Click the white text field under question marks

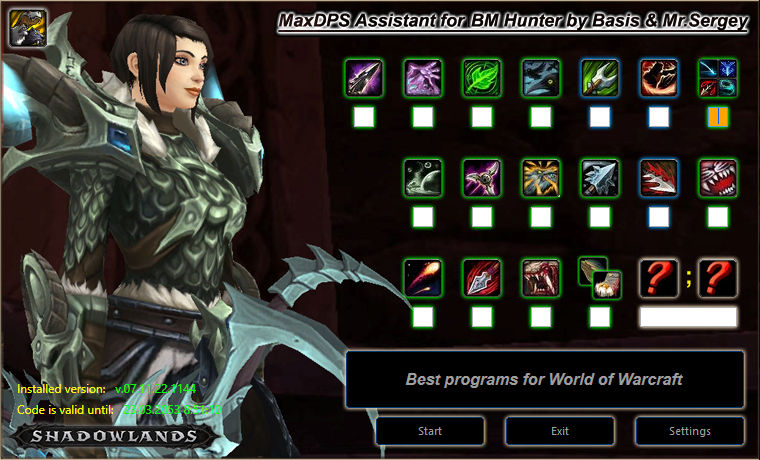coord(688,317)
